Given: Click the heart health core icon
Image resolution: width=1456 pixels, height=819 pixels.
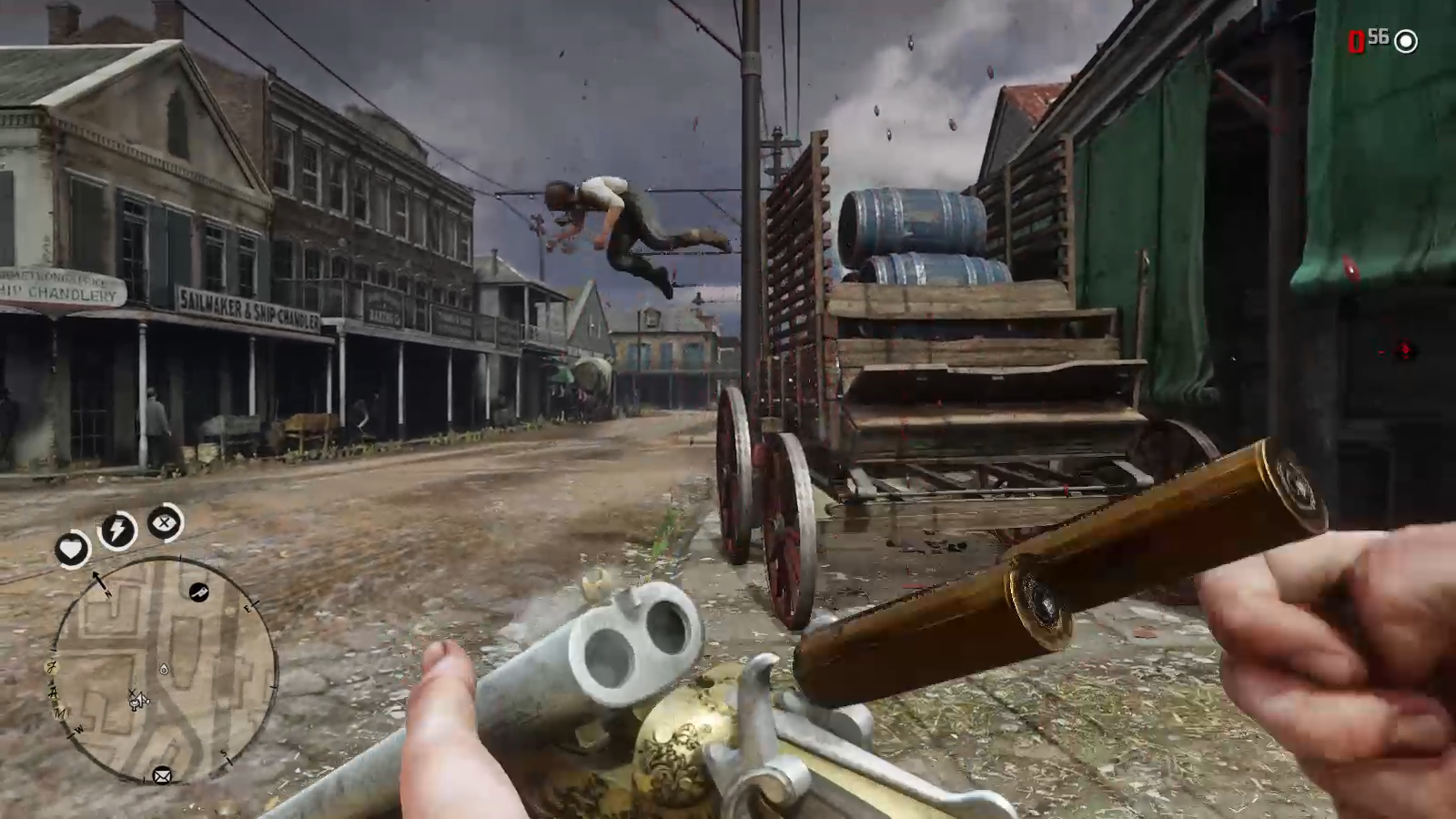Looking at the screenshot, I should 72,549.
